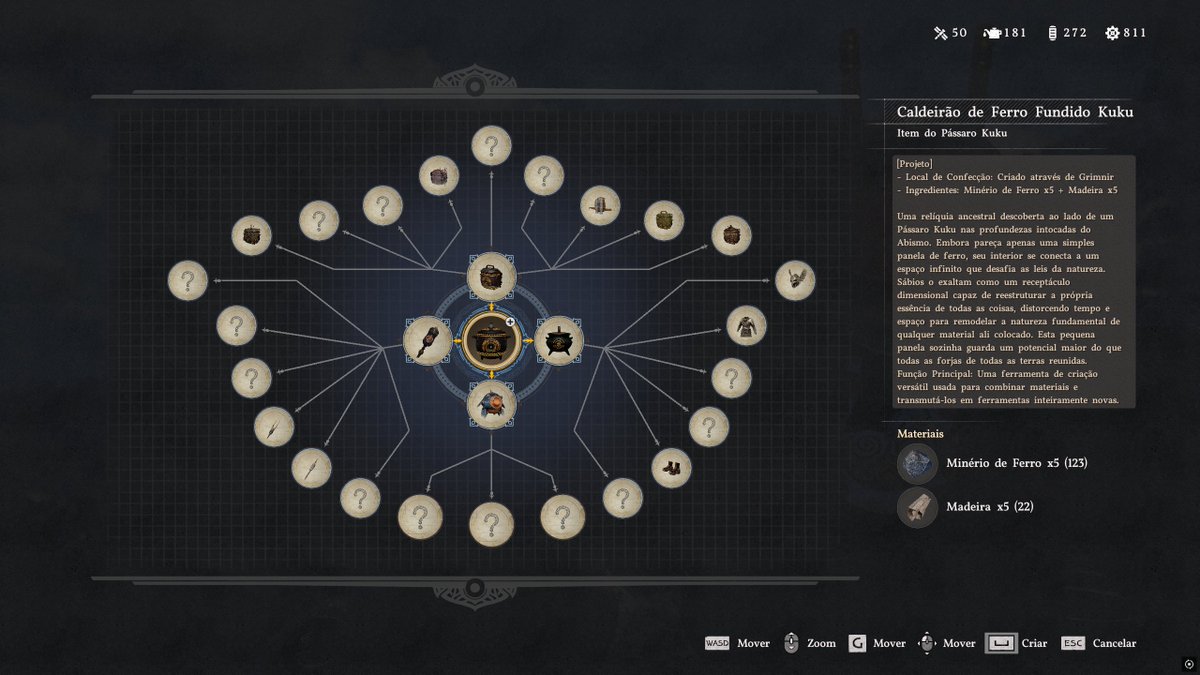The image size is (1200, 675).
Task: Choose the boots blueprint node
Action: [x=671, y=467]
